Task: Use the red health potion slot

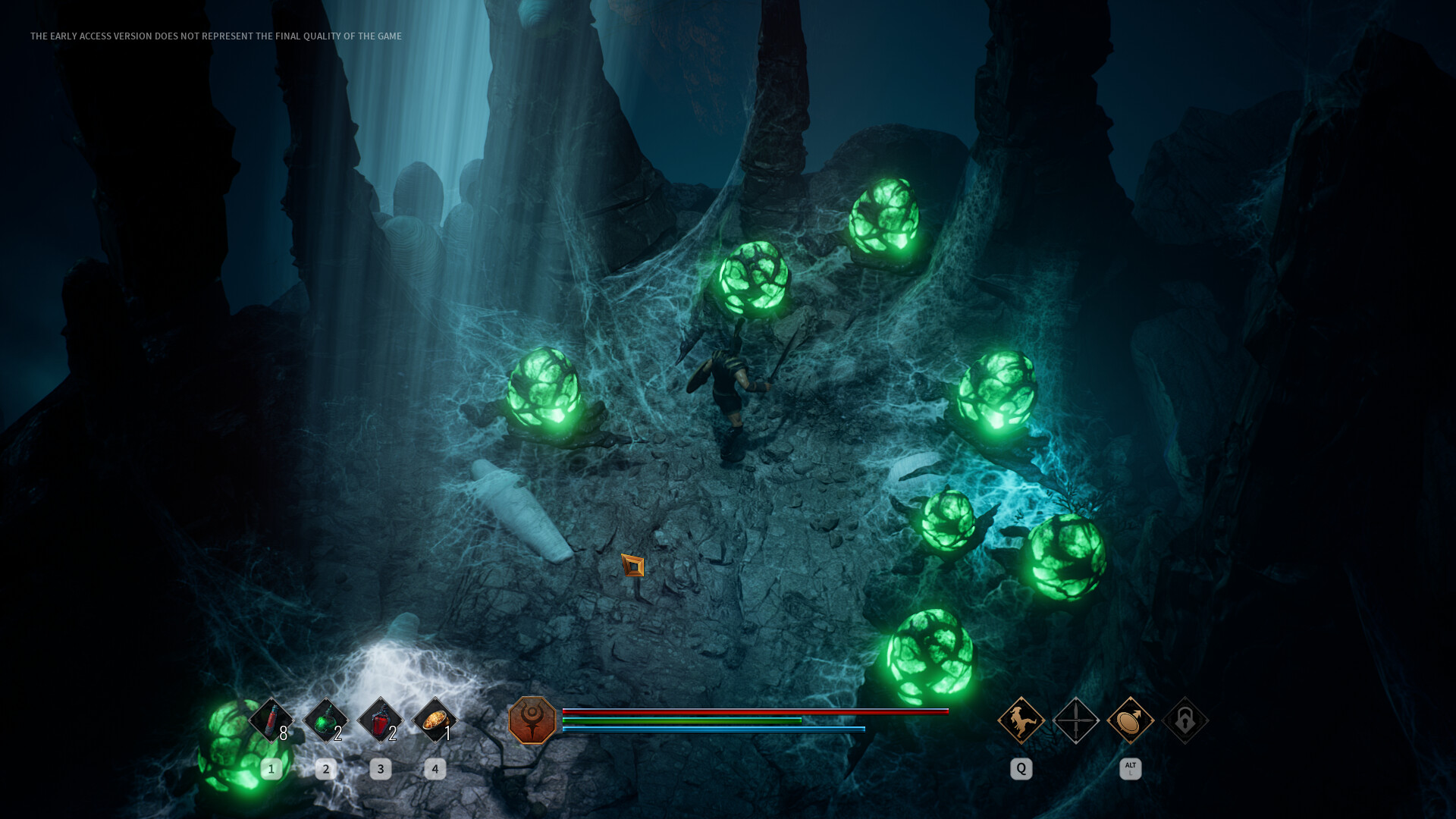Action: (x=380, y=720)
